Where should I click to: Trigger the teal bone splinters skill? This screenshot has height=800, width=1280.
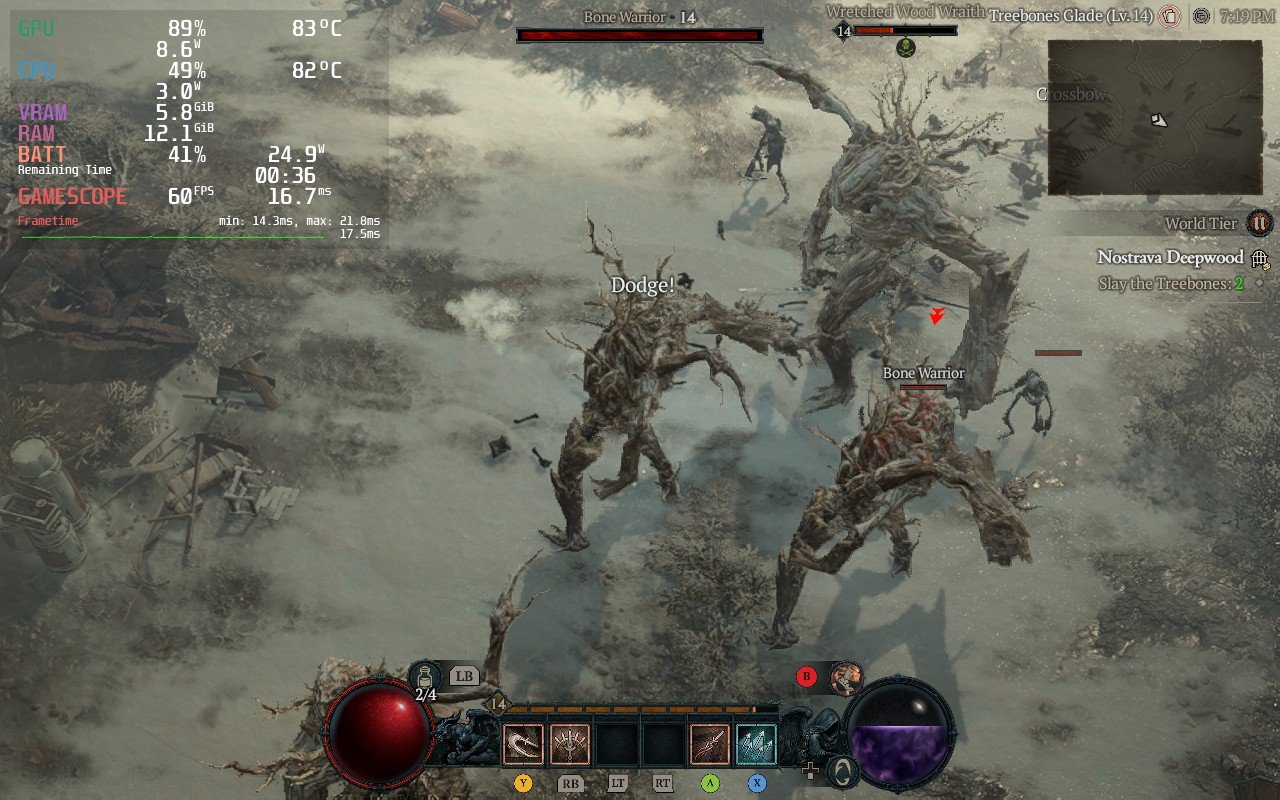(x=757, y=745)
